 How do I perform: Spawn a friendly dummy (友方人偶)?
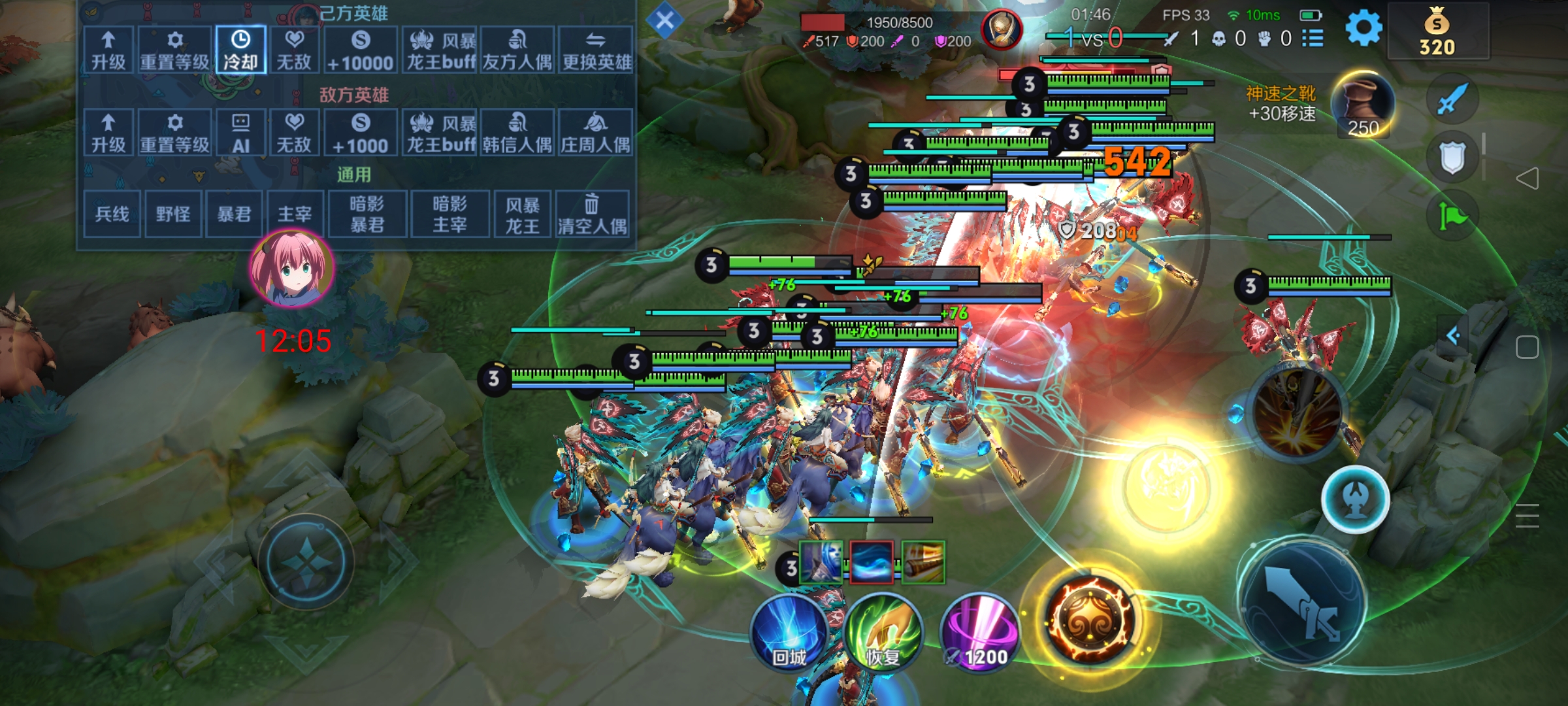click(517, 50)
